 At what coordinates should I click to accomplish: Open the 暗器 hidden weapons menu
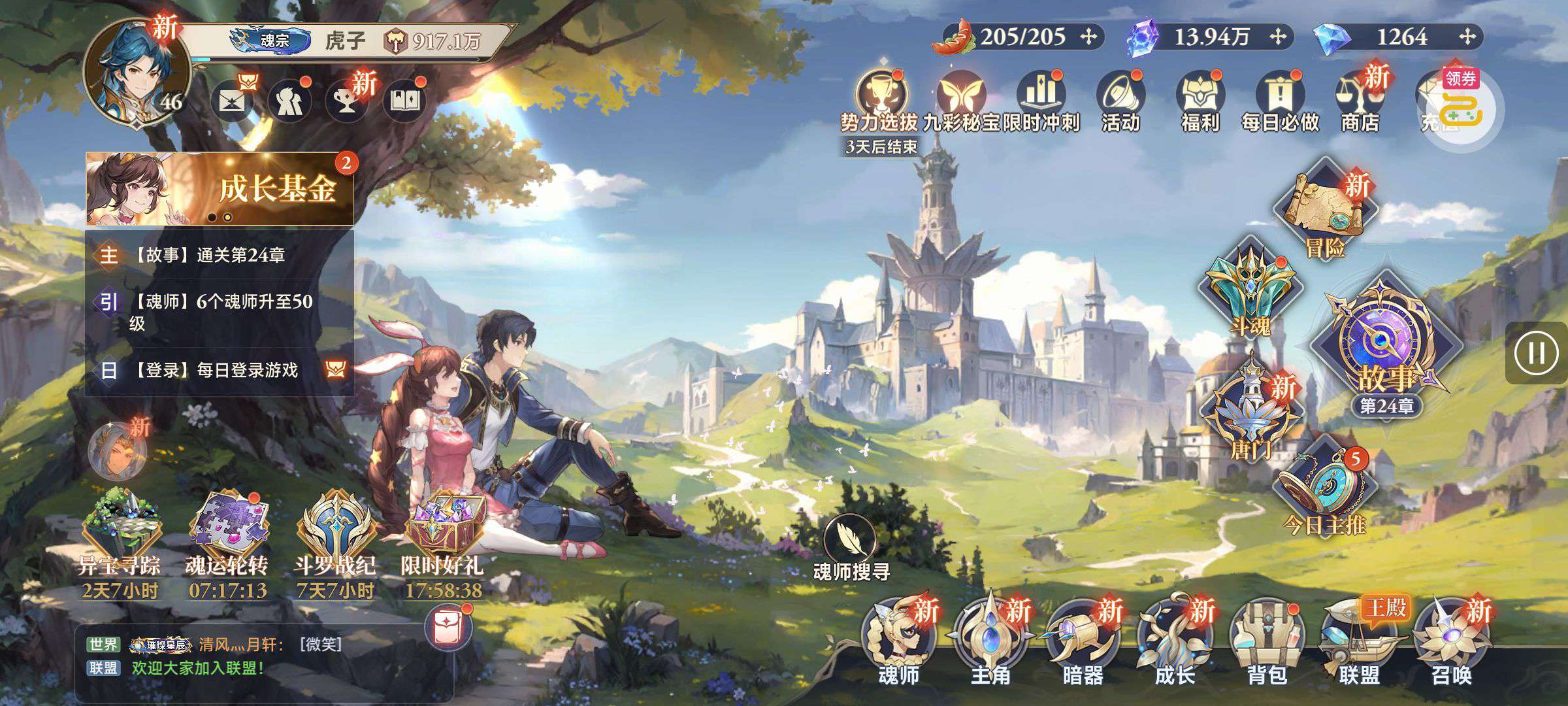click(x=1083, y=642)
